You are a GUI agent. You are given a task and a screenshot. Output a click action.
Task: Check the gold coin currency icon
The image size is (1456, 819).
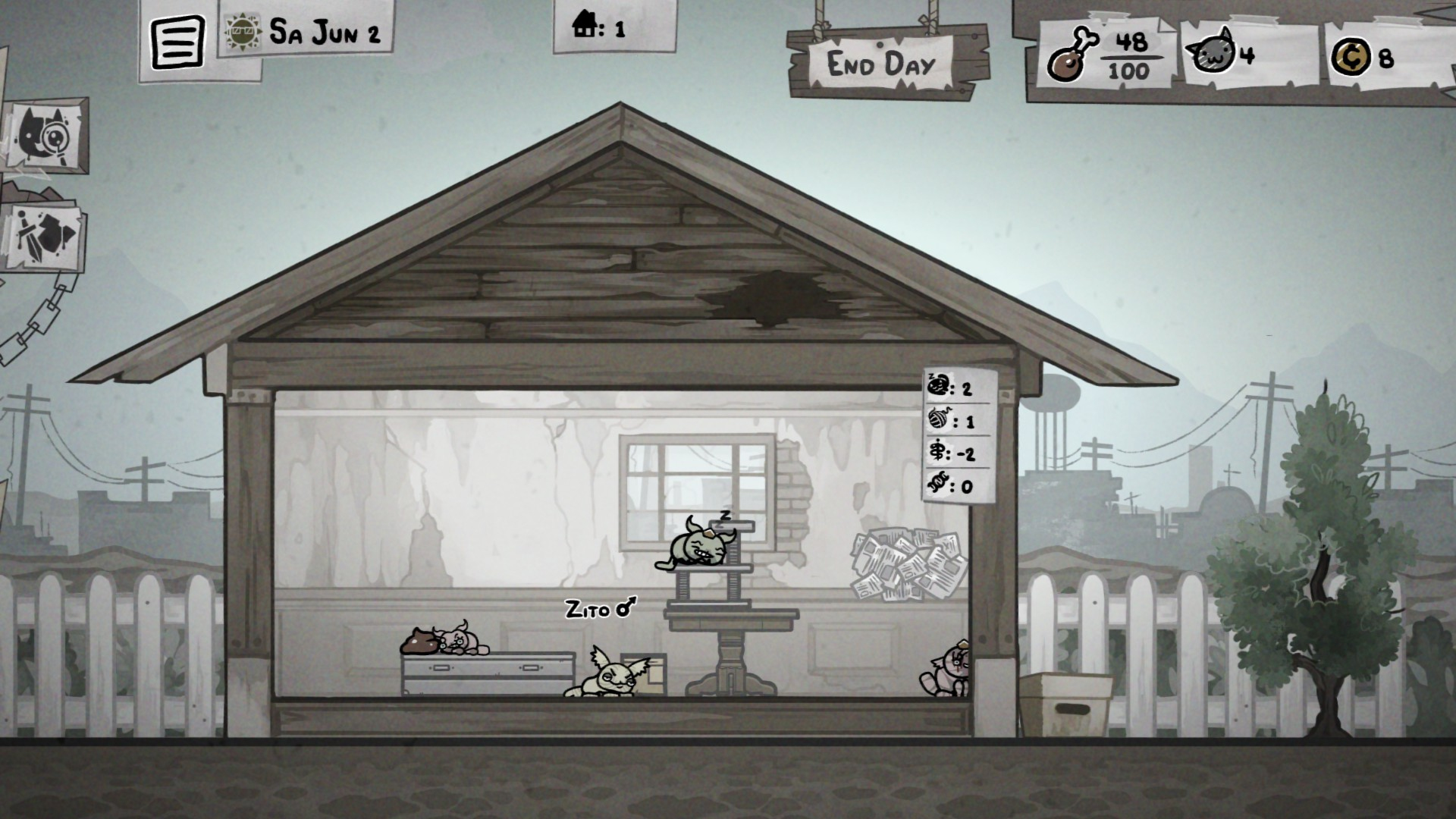[1350, 58]
